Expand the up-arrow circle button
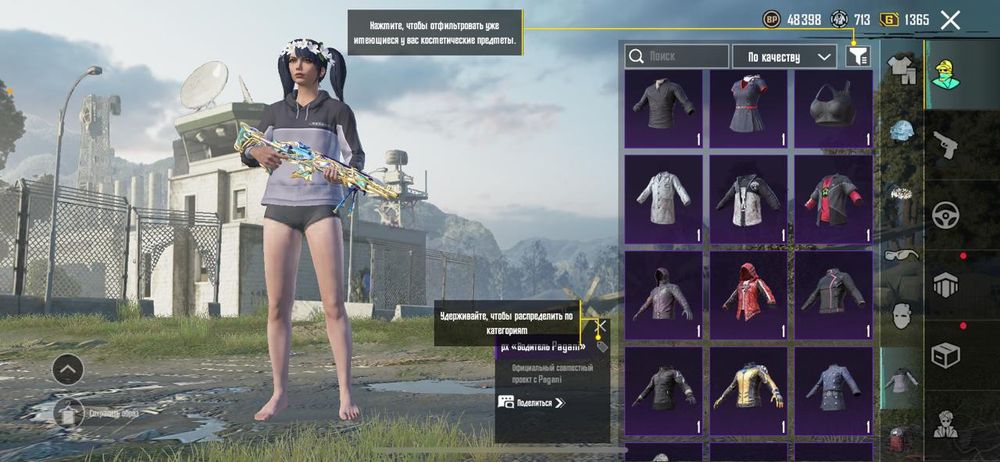The height and width of the screenshot is (462, 1000). pos(68,369)
